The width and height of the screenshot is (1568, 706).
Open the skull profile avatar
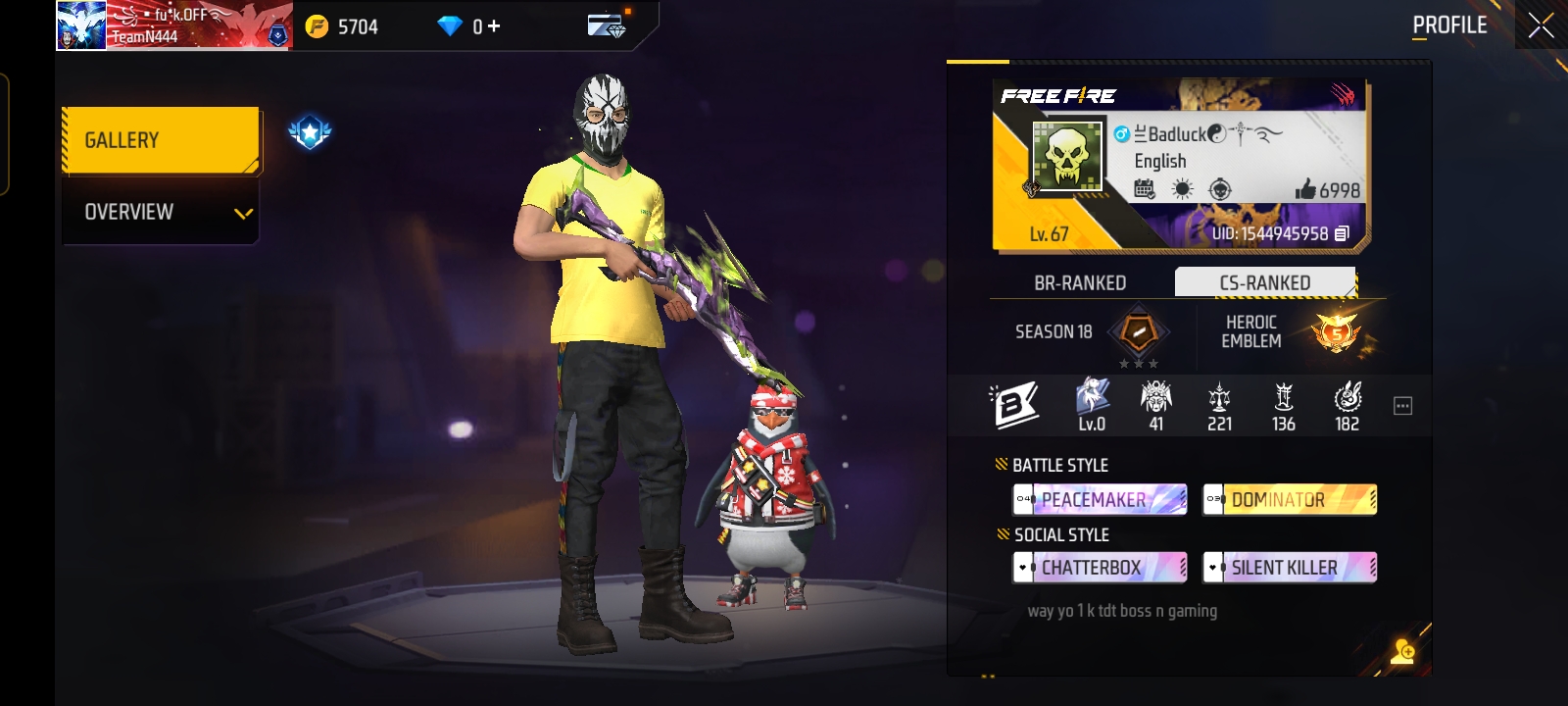[x=1066, y=156]
